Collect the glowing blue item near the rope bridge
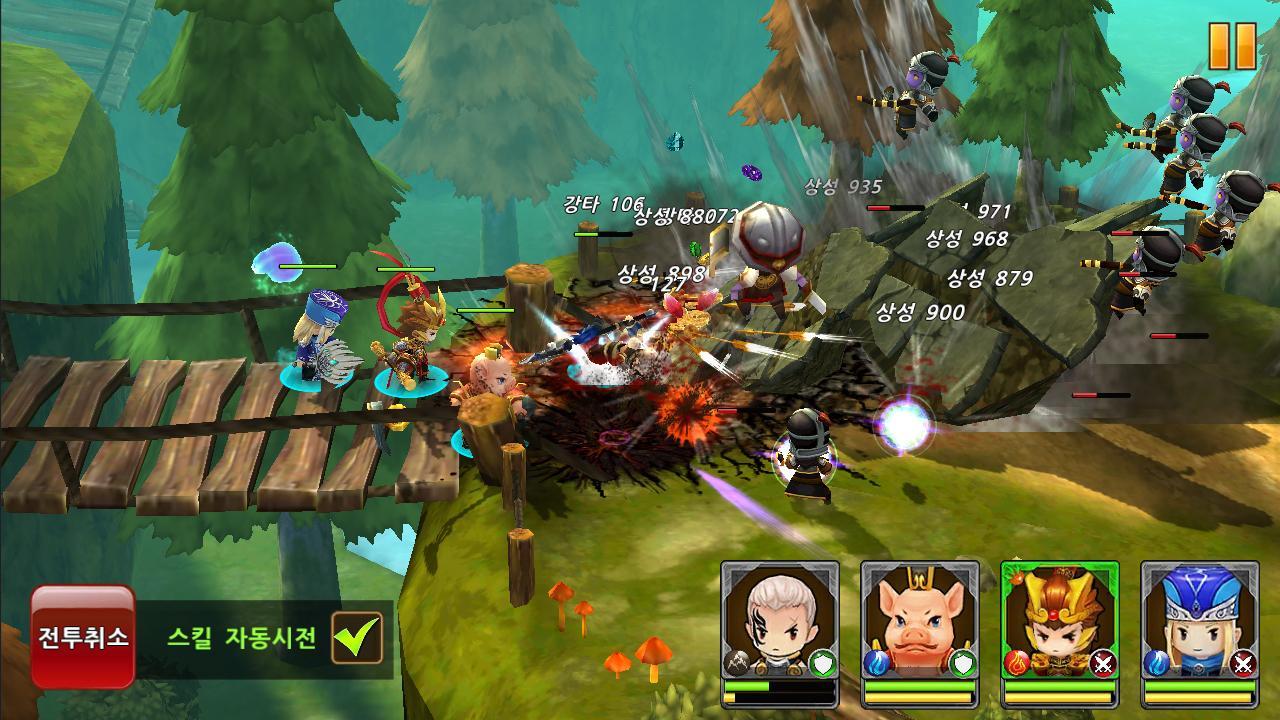 click(276, 262)
